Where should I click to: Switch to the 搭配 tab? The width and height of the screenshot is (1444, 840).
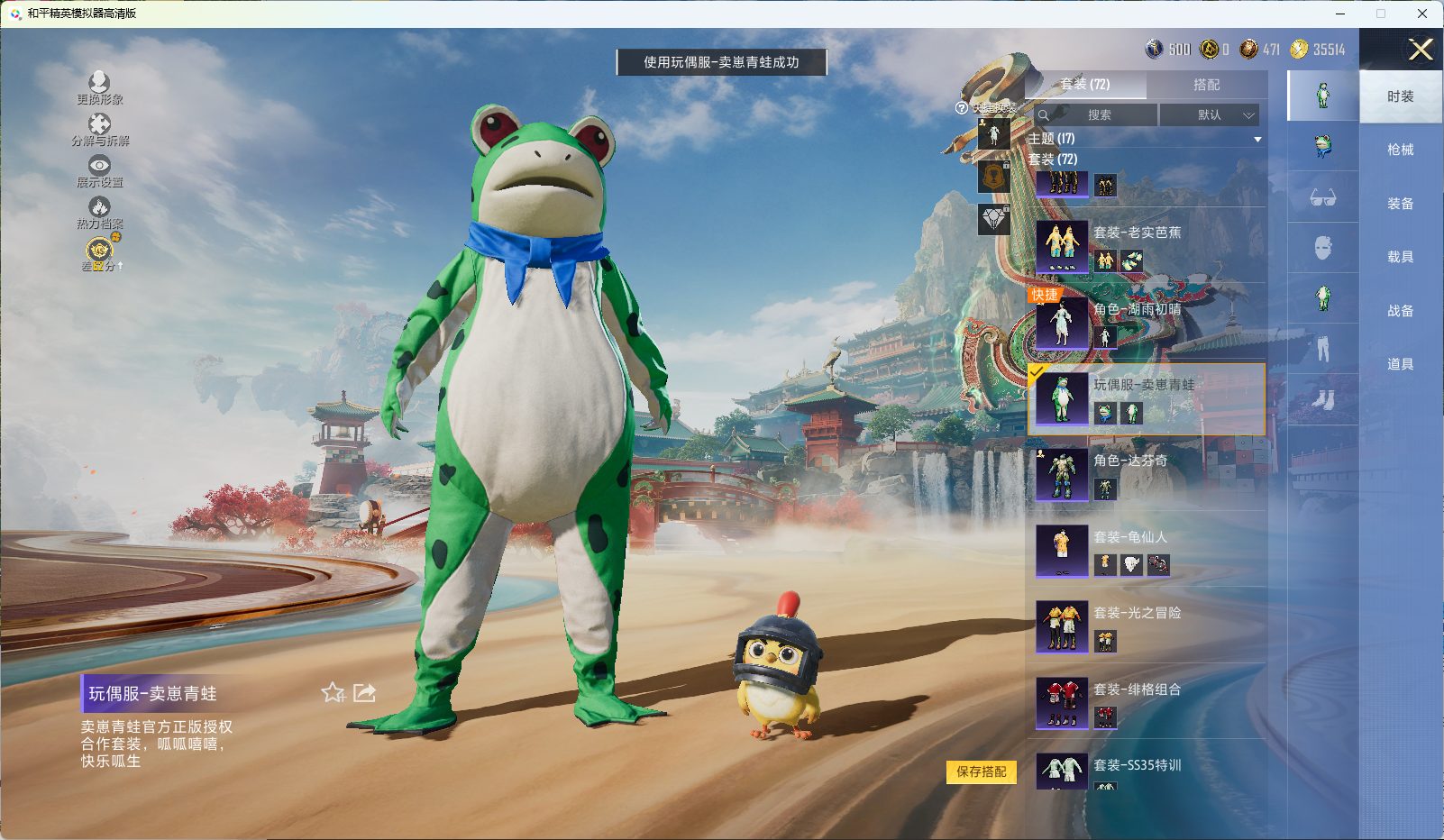[1206, 85]
